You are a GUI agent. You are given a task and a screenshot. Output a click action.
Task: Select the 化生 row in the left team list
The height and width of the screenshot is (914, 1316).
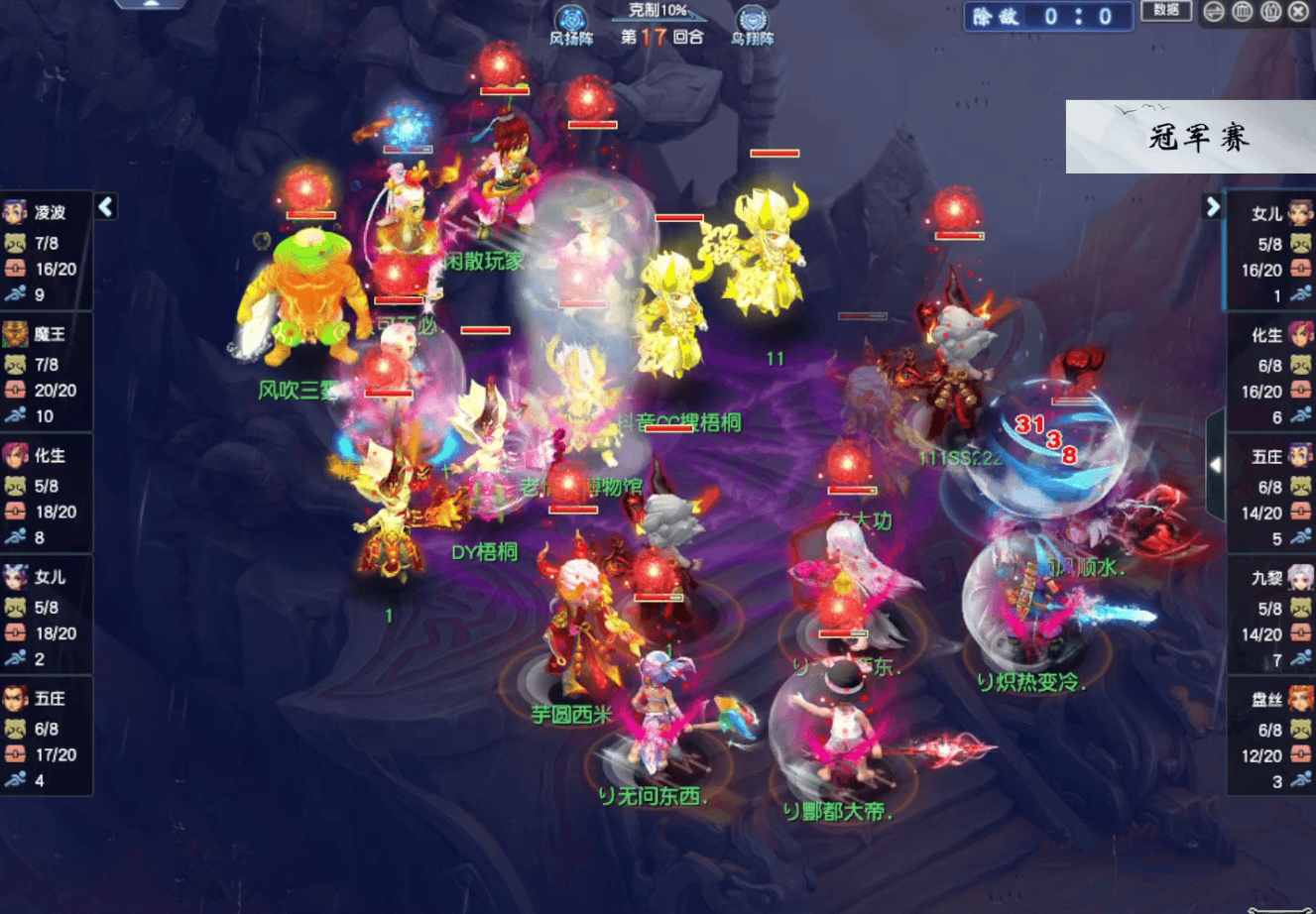(x=47, y=495)
